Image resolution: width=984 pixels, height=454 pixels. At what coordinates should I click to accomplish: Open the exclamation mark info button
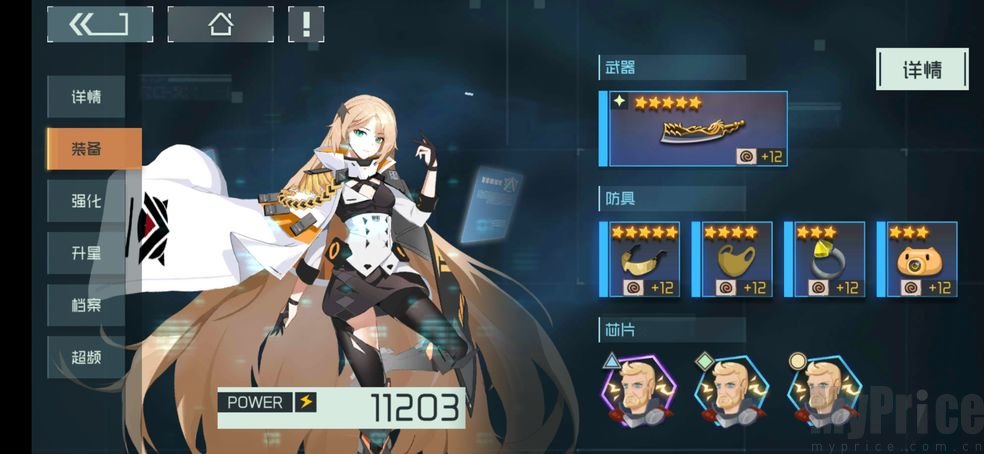click(305, 24)
